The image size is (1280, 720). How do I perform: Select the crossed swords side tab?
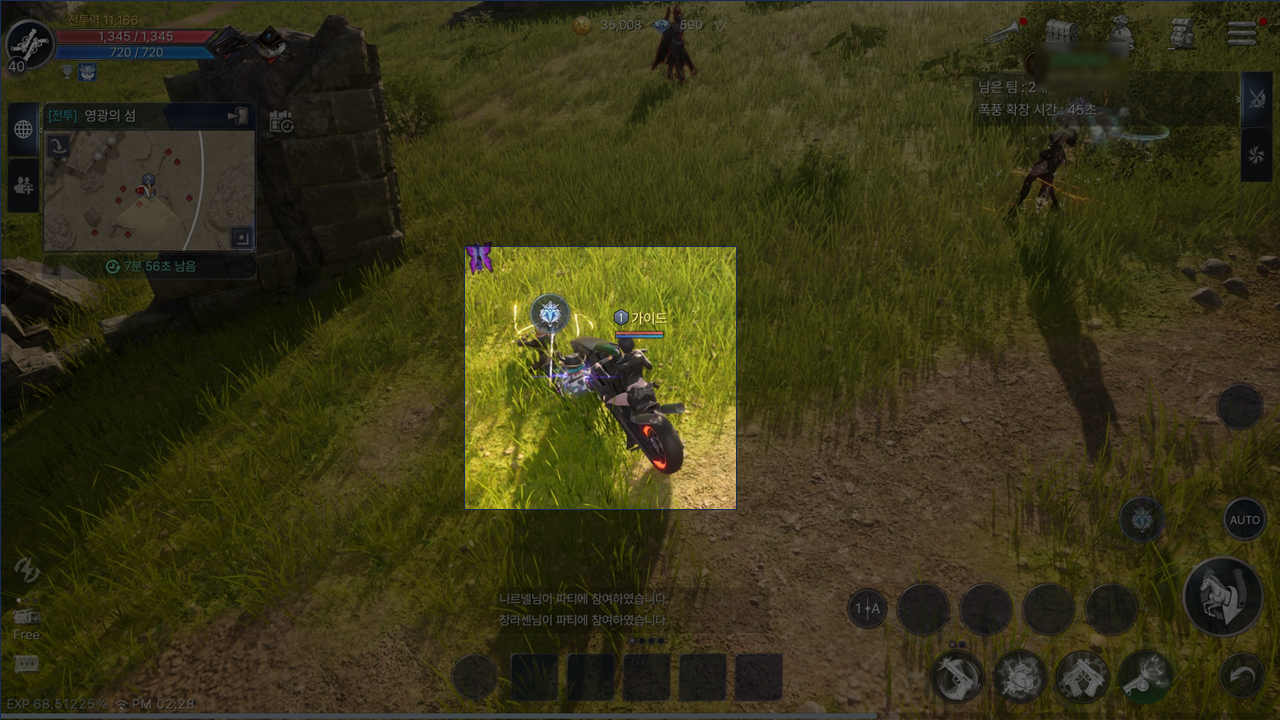(1256, 99)
